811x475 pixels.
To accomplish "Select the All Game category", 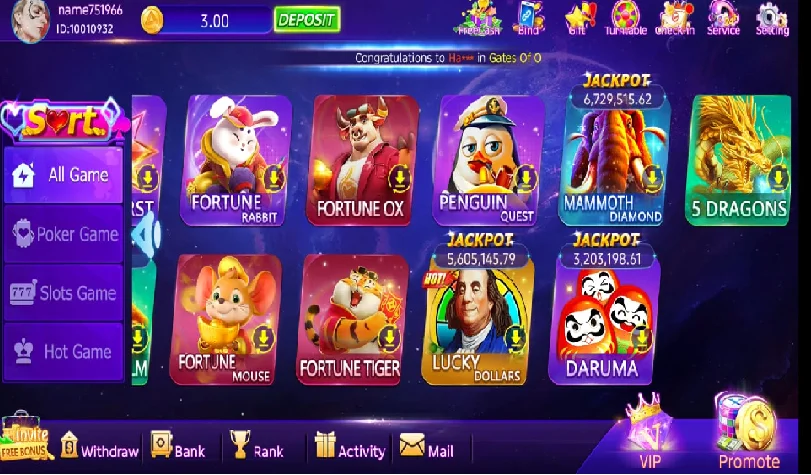I will 63,175.
